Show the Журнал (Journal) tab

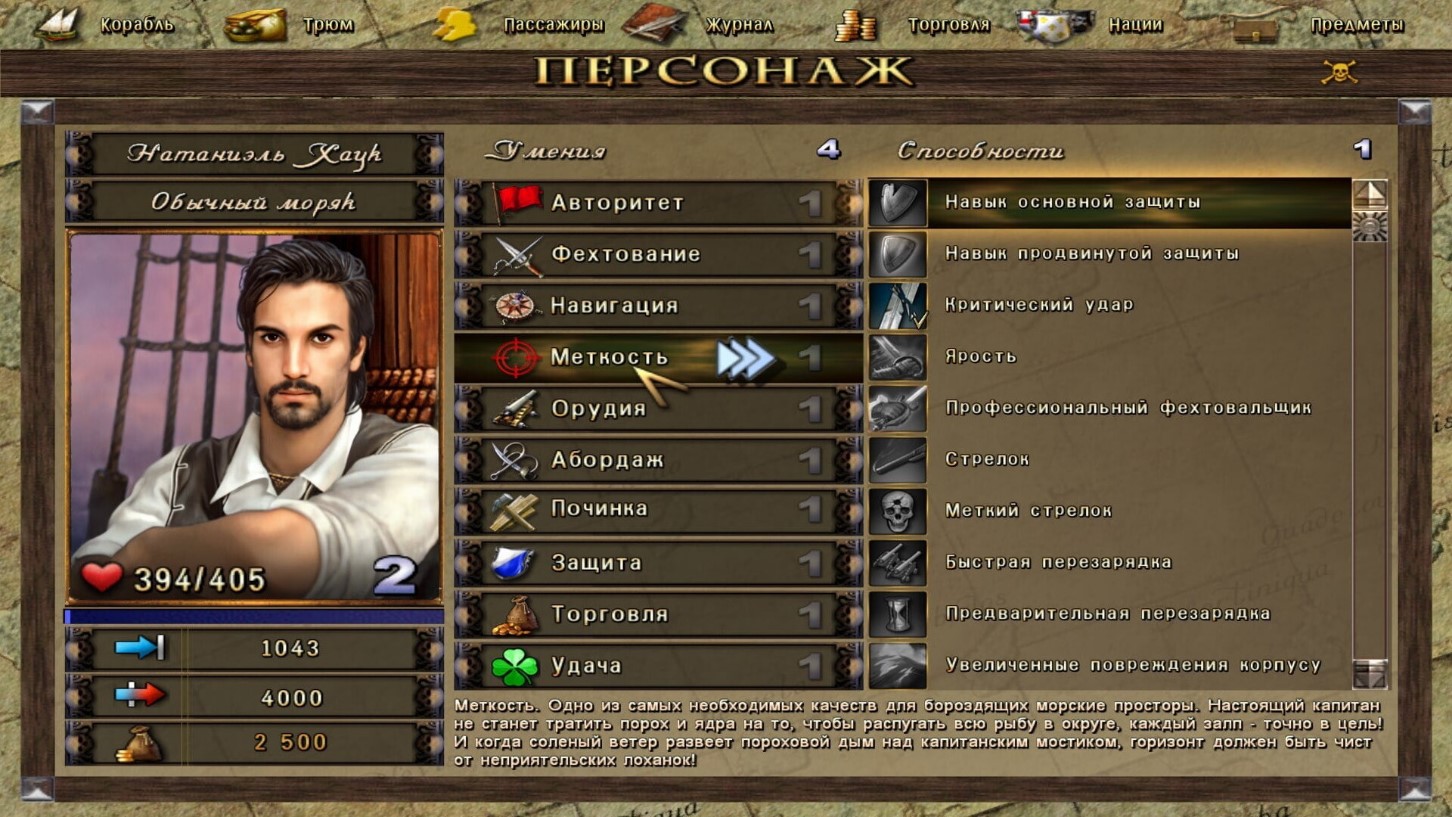point(702,25)
